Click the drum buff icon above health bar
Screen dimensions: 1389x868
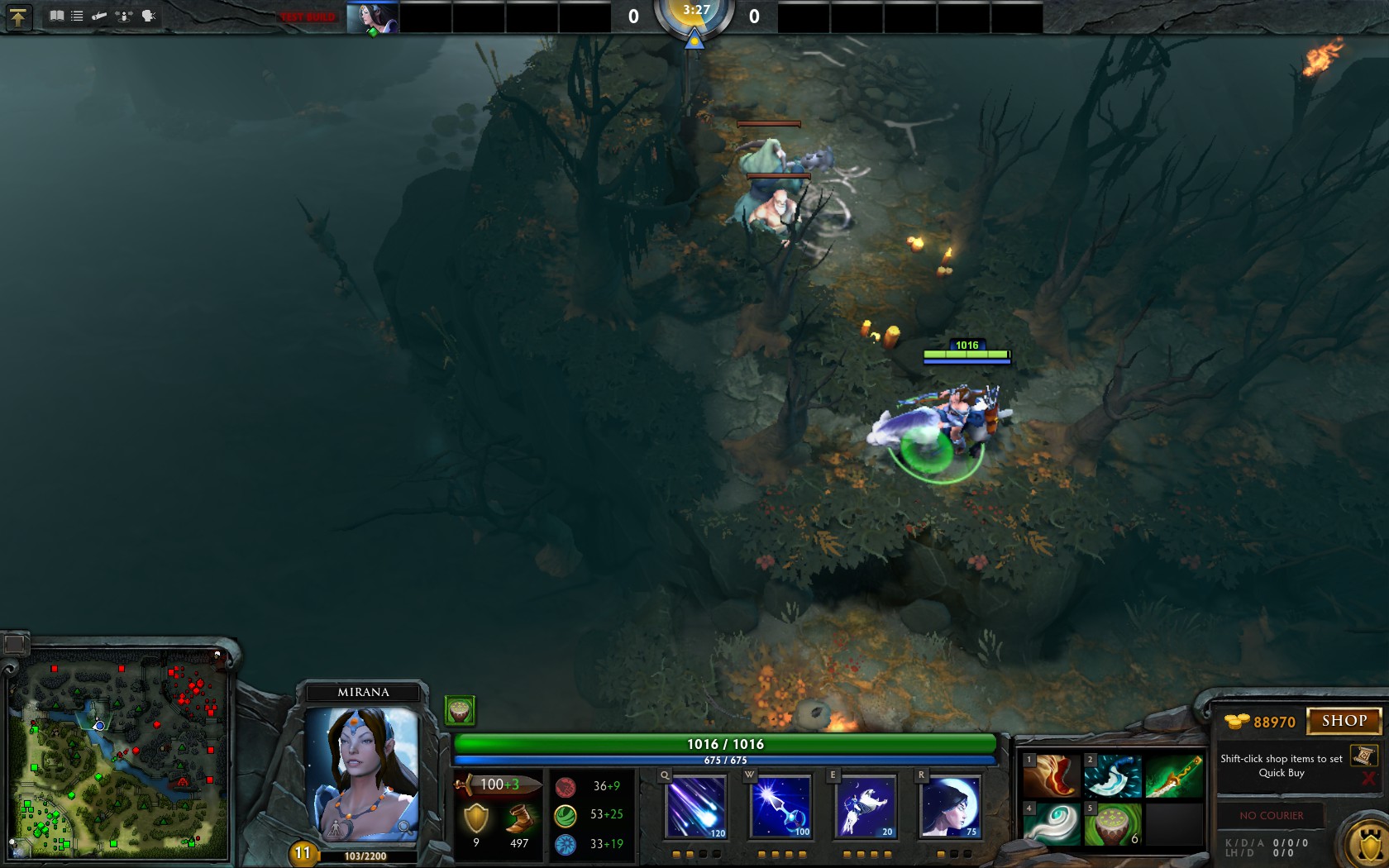pyautogui.click(x=460, y=710)
